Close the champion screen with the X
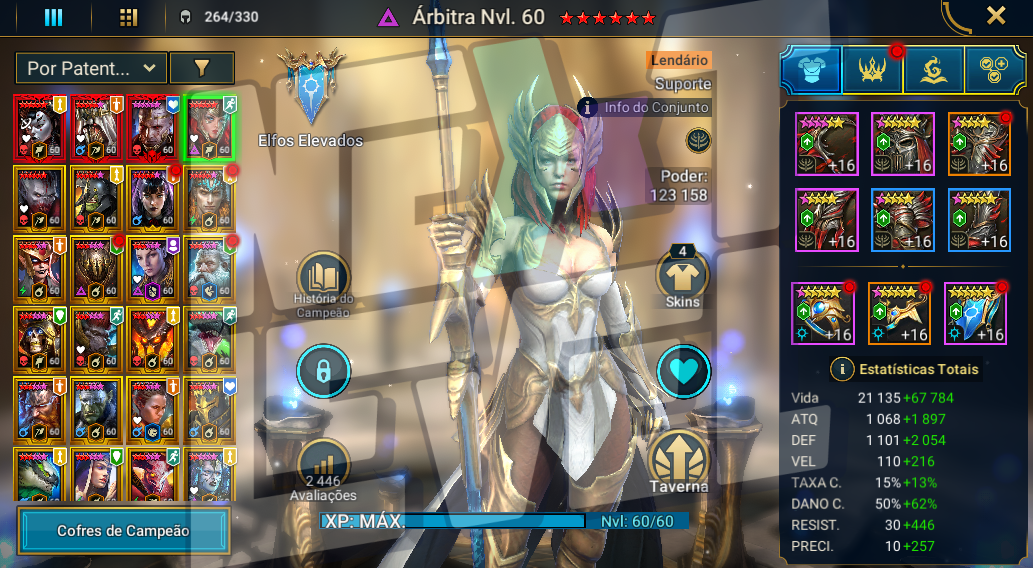Viewport: 1033px width, 568px height. click(x=996, y=16)
